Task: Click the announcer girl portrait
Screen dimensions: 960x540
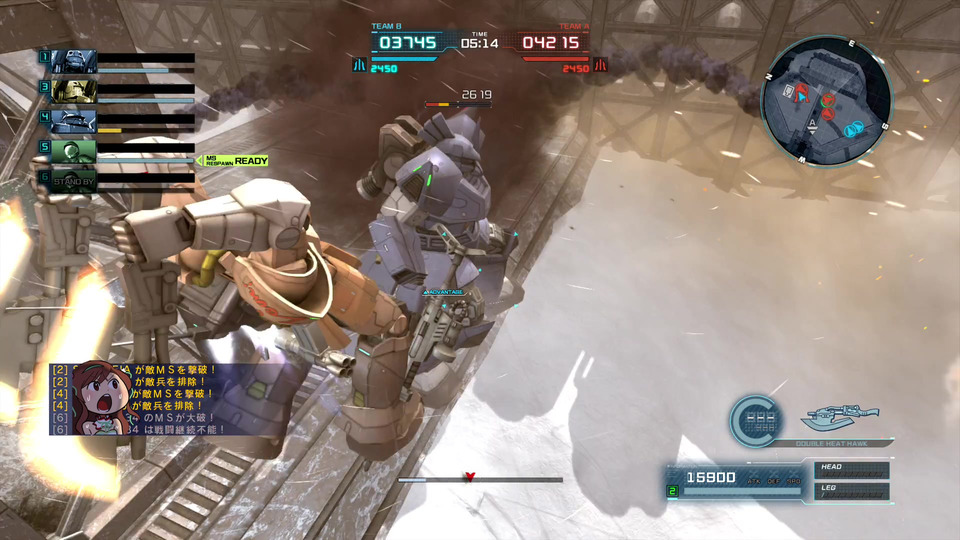Action: click(x=98, y=398)
